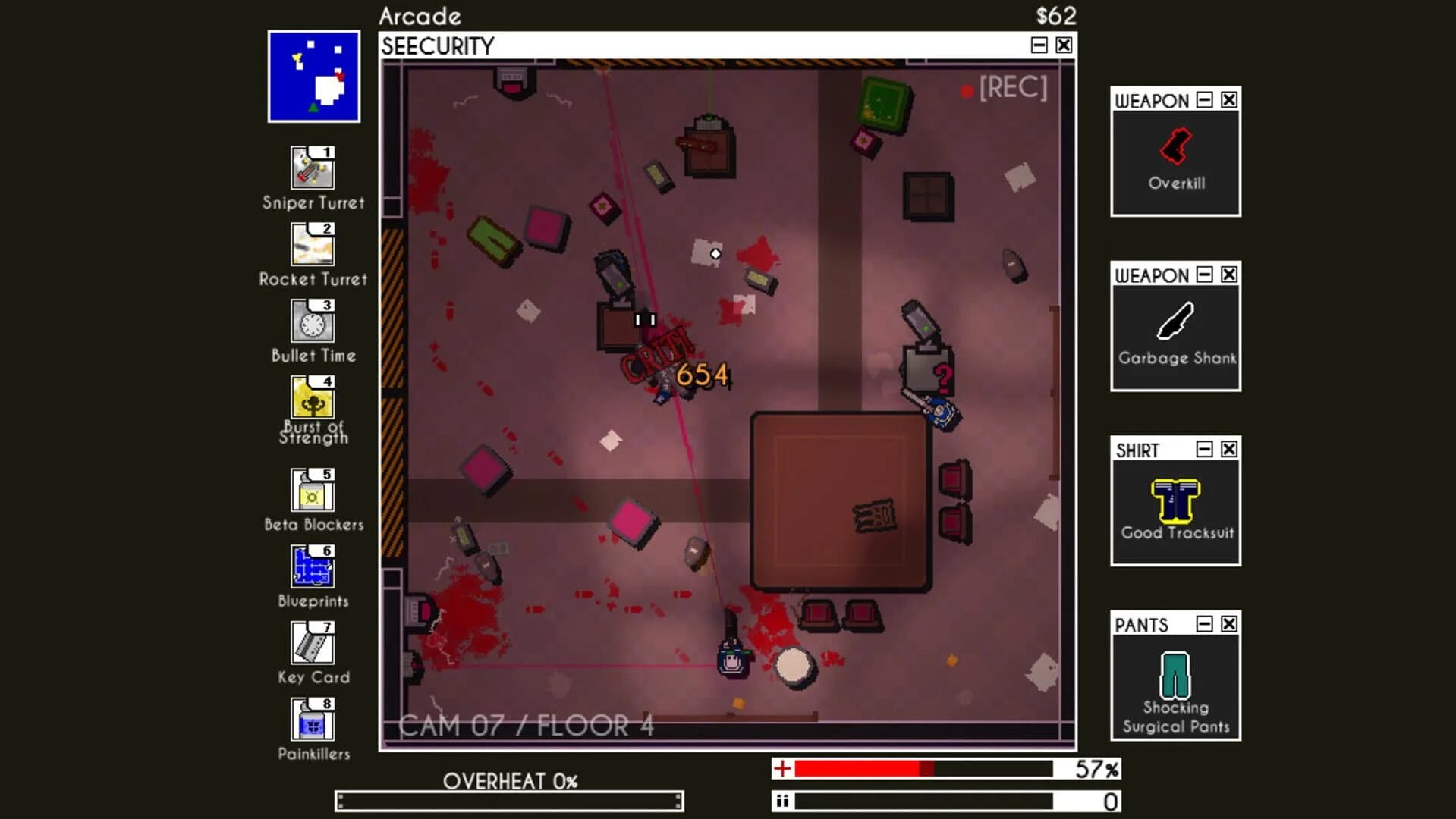
Task: Close the SEECURITY camera window
Action: tap(1063, 45)
